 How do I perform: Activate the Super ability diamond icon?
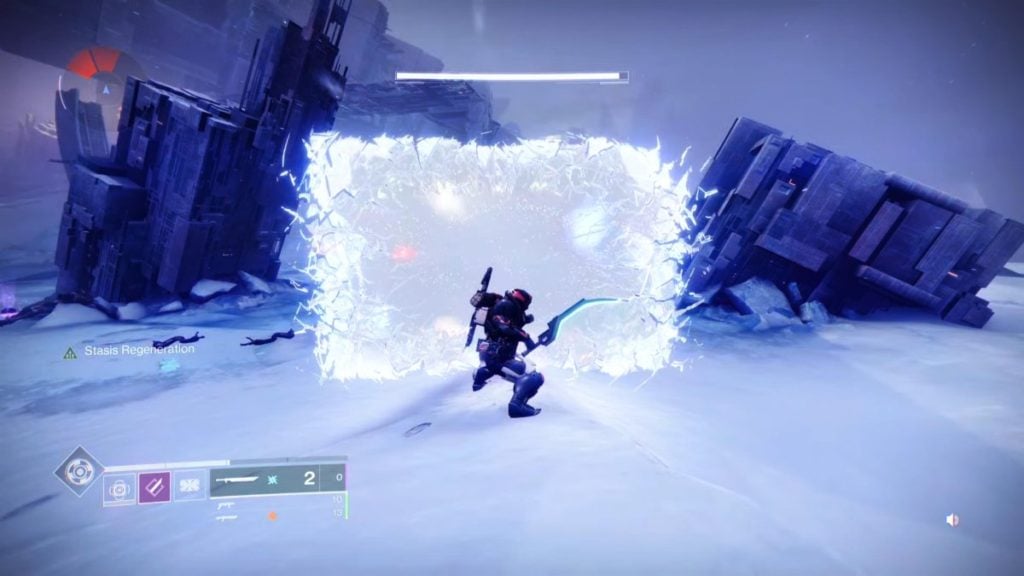(x=79, y=470)
